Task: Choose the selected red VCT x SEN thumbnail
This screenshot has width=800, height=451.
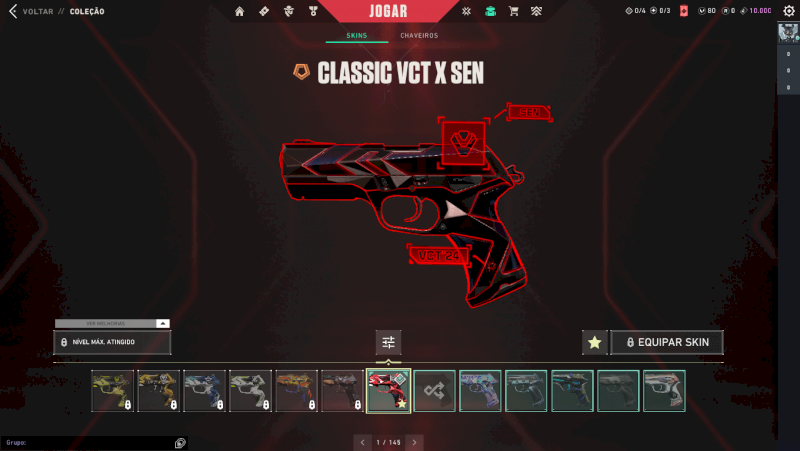Action: pyautogui.click(x=389, y=391)
